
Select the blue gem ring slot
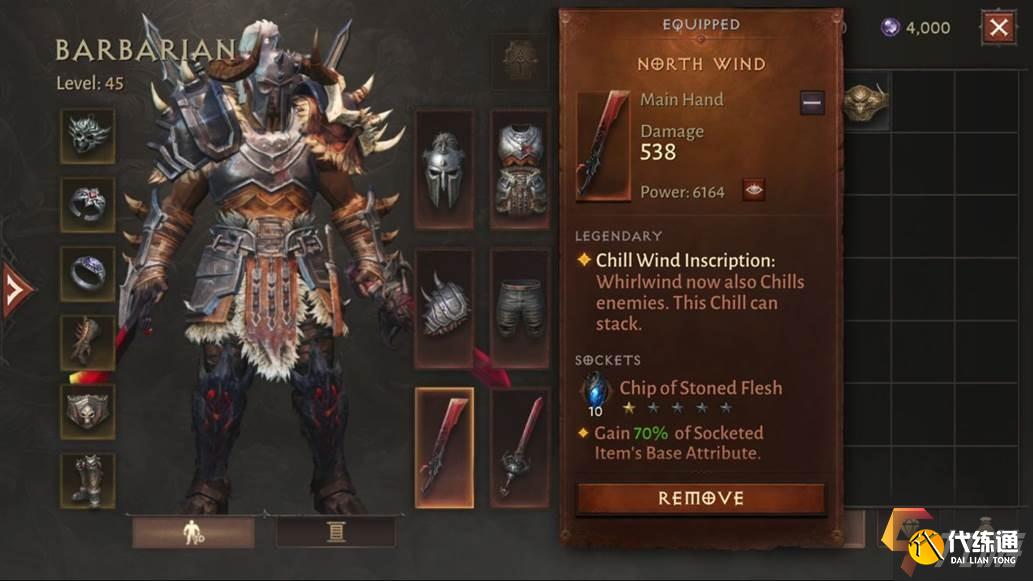pyautogui.click(x=88, y=273)
